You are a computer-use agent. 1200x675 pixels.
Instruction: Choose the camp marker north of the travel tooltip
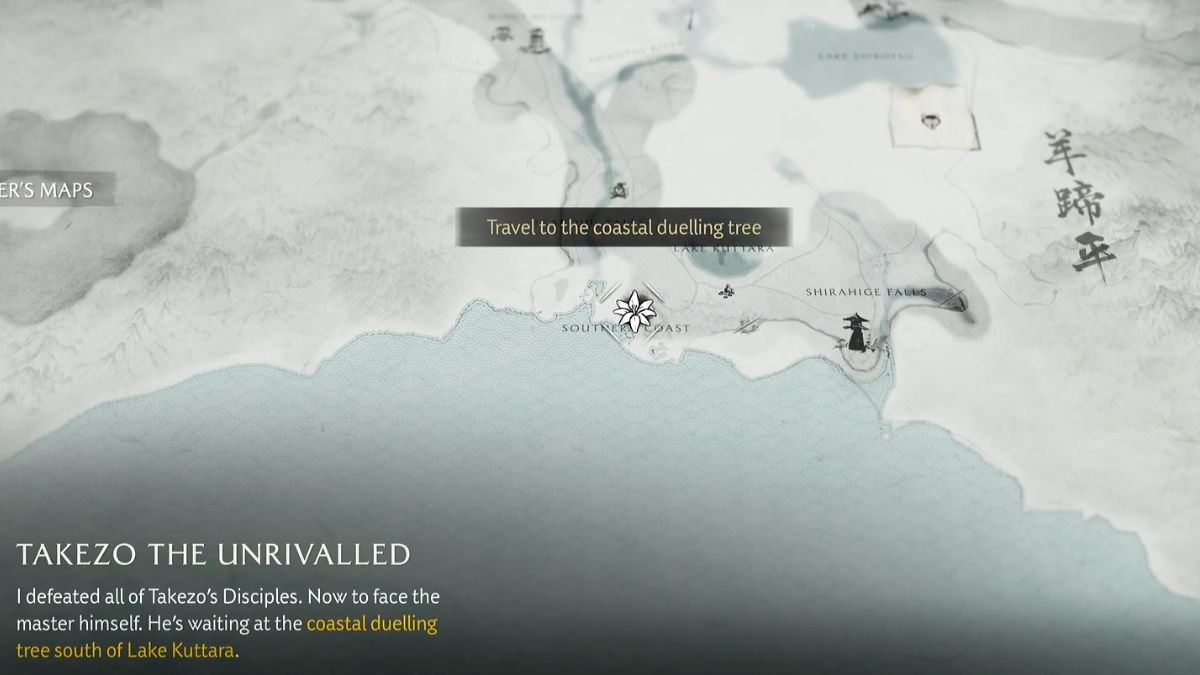tap(619, 189)
